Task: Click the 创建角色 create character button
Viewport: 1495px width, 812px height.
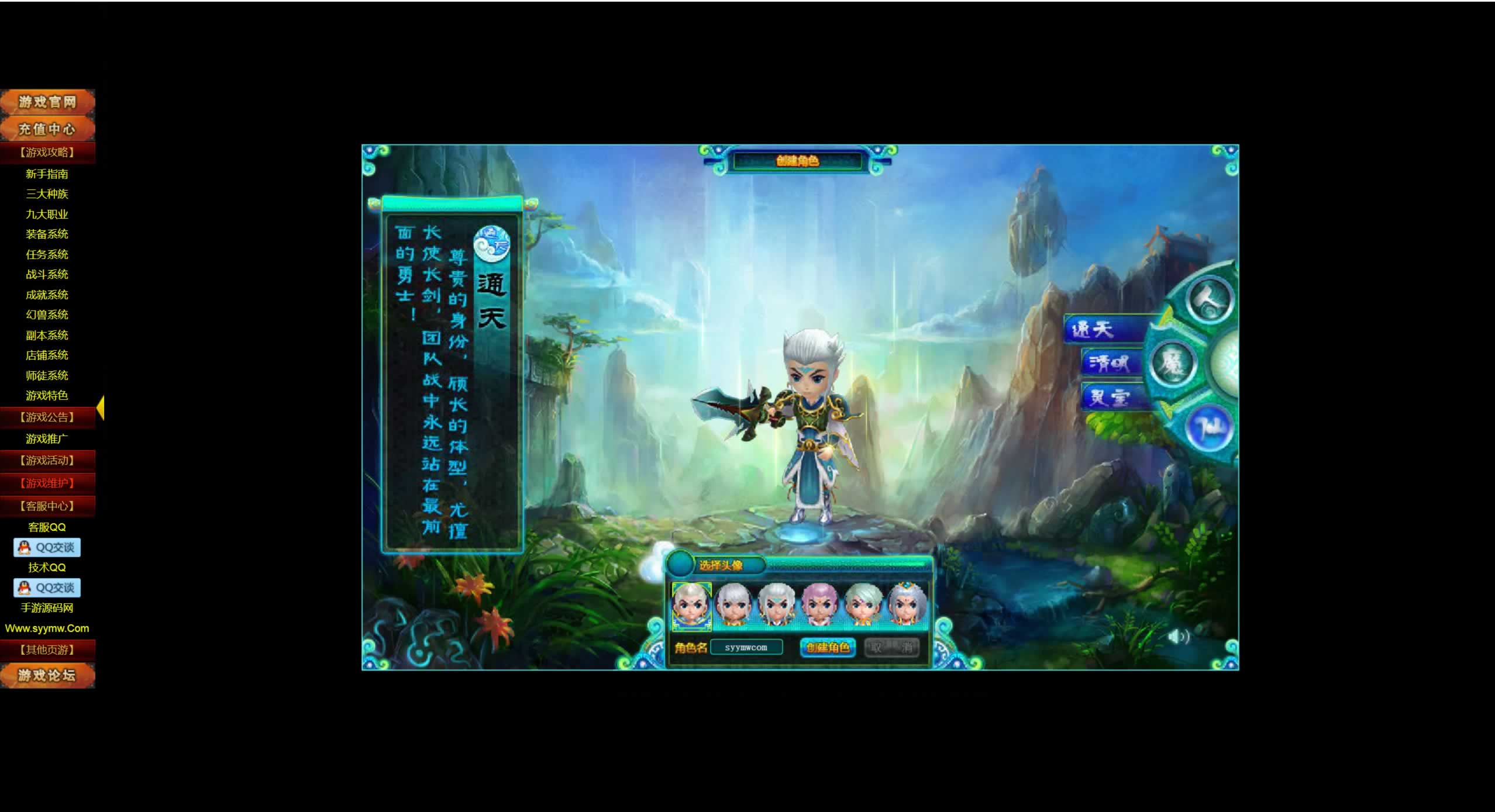Action: click(x=828, y=647)
